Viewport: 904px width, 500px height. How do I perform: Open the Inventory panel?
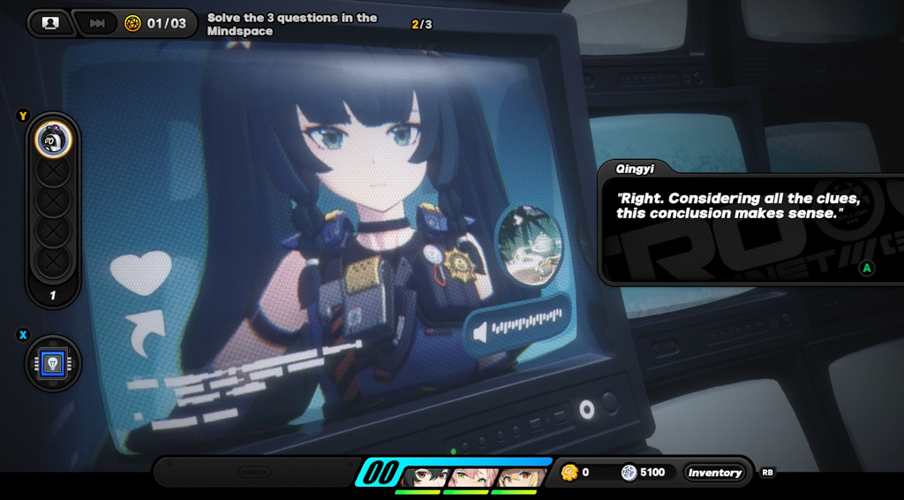point(714,472)
